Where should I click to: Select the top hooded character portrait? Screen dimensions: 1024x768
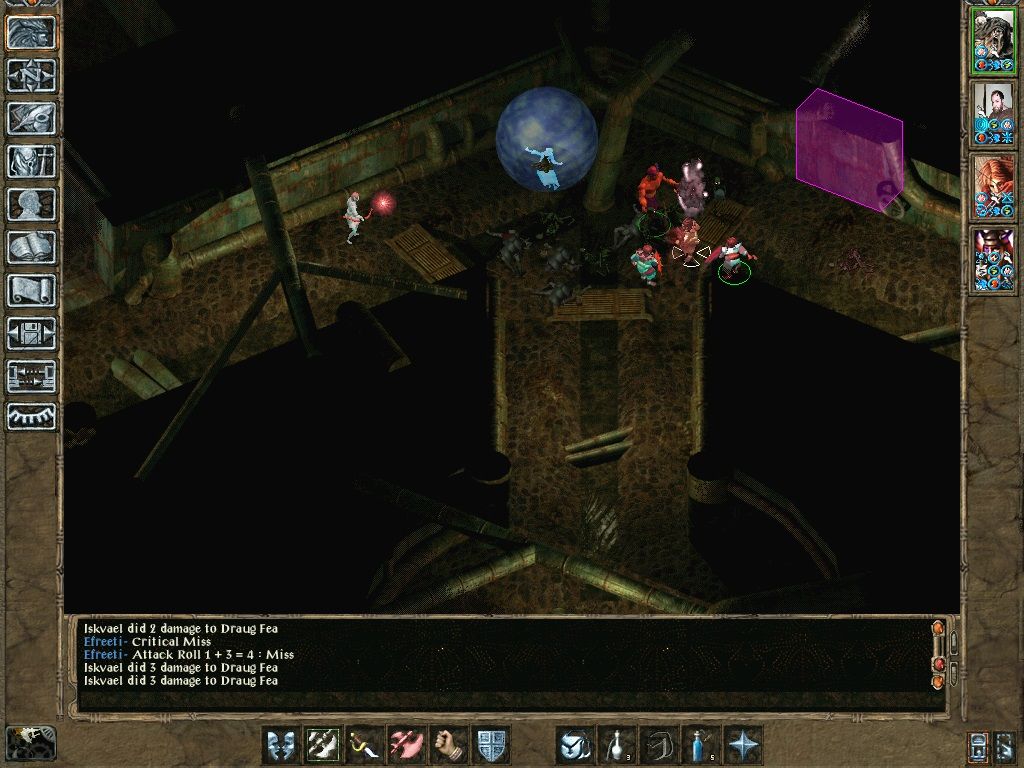tap(993, 42)
